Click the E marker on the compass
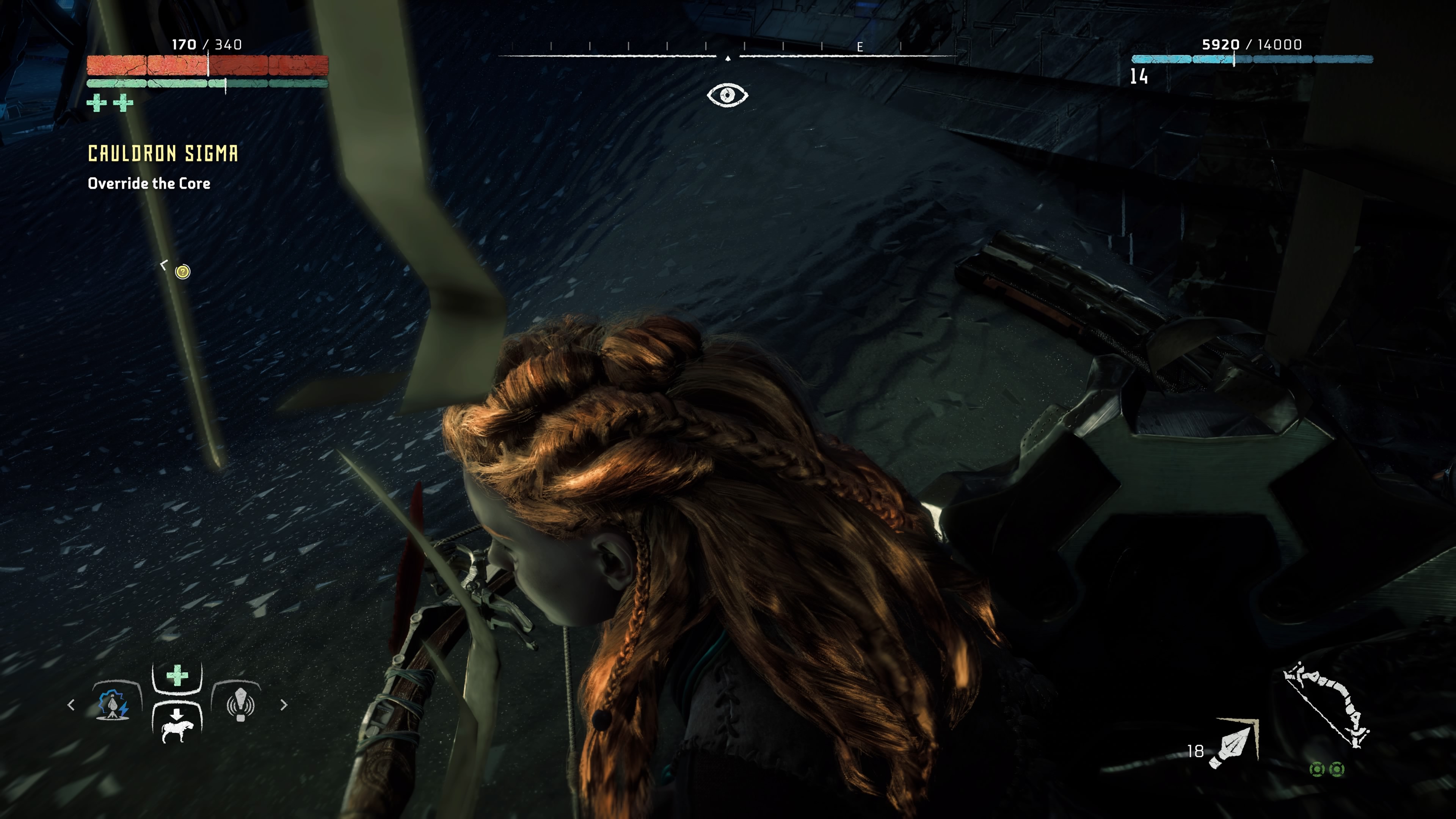This screenshot has height=819, width=1456. [860, 48]
